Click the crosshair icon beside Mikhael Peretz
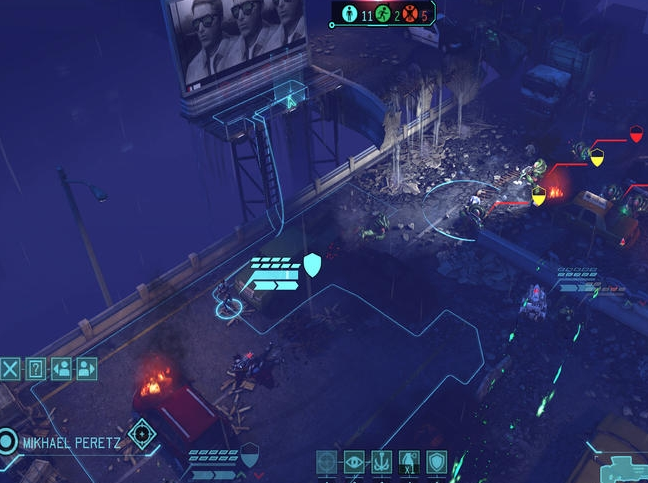Screen dimensions: 648x483 click(141, 433)
